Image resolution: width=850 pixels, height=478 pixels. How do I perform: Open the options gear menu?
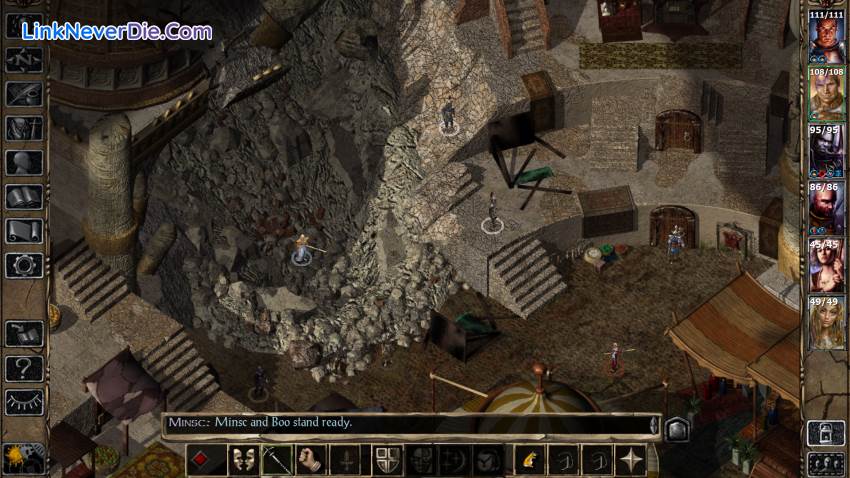pos(23,265)
